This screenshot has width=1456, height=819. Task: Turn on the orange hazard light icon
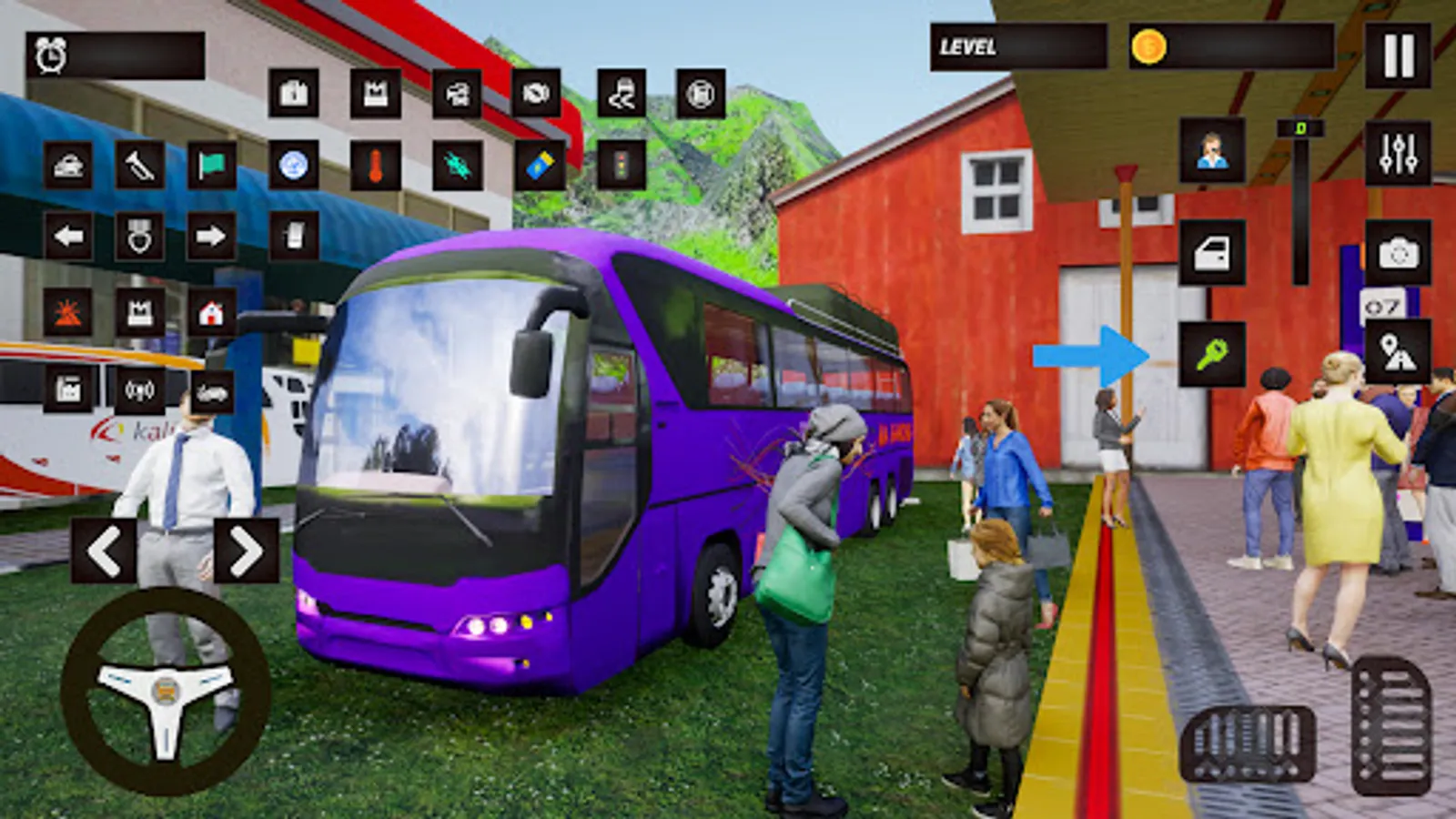(x=68, y=314)
